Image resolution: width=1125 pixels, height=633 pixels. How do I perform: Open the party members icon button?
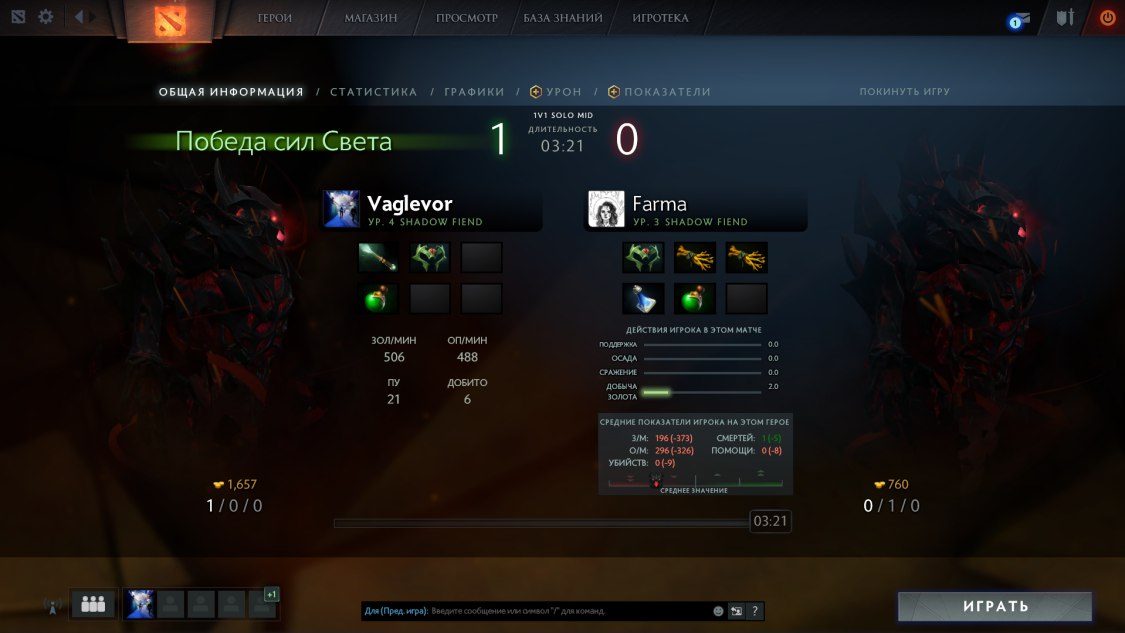tap(93, 604)
